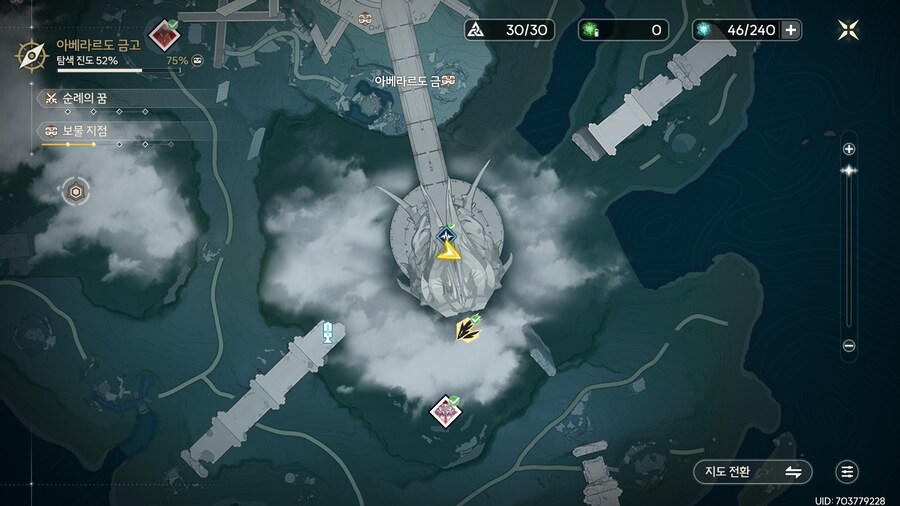Screen dimensions: 900x506
Task: Select the blue teleport beacon marker
Action: [x=326, y=333]
